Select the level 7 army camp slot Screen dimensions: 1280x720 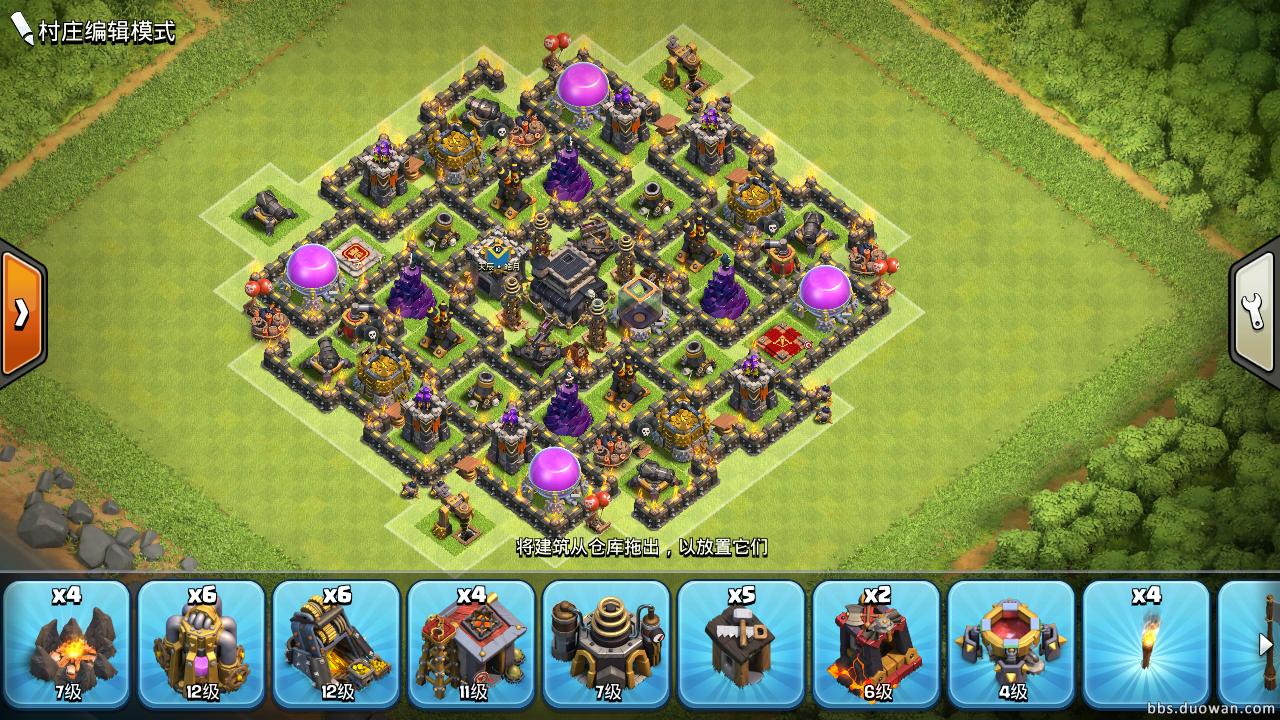(66, 643)
